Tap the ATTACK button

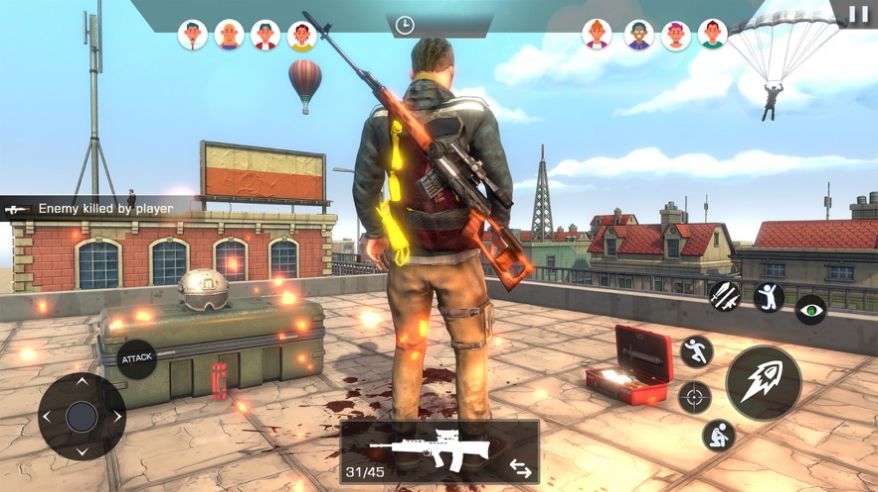(x=136, y=358)
